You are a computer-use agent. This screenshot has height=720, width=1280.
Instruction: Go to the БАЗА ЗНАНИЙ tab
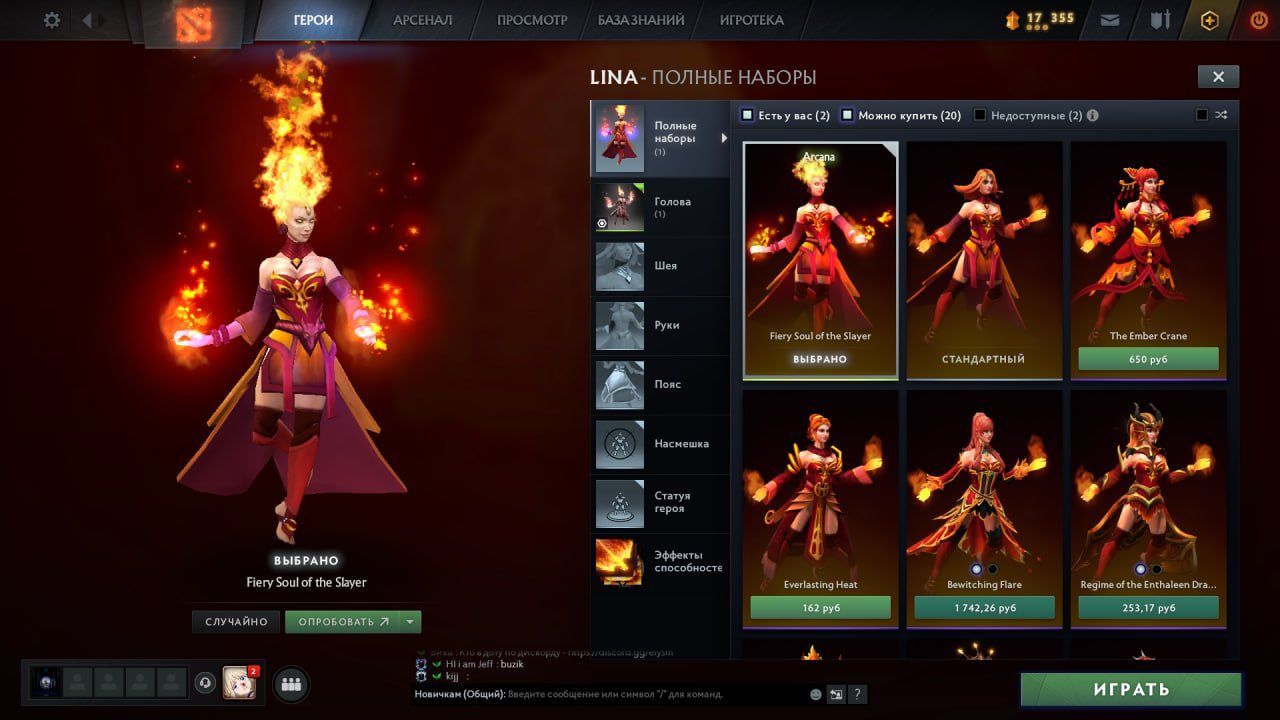pyautogui.click(x=641, y=20)
